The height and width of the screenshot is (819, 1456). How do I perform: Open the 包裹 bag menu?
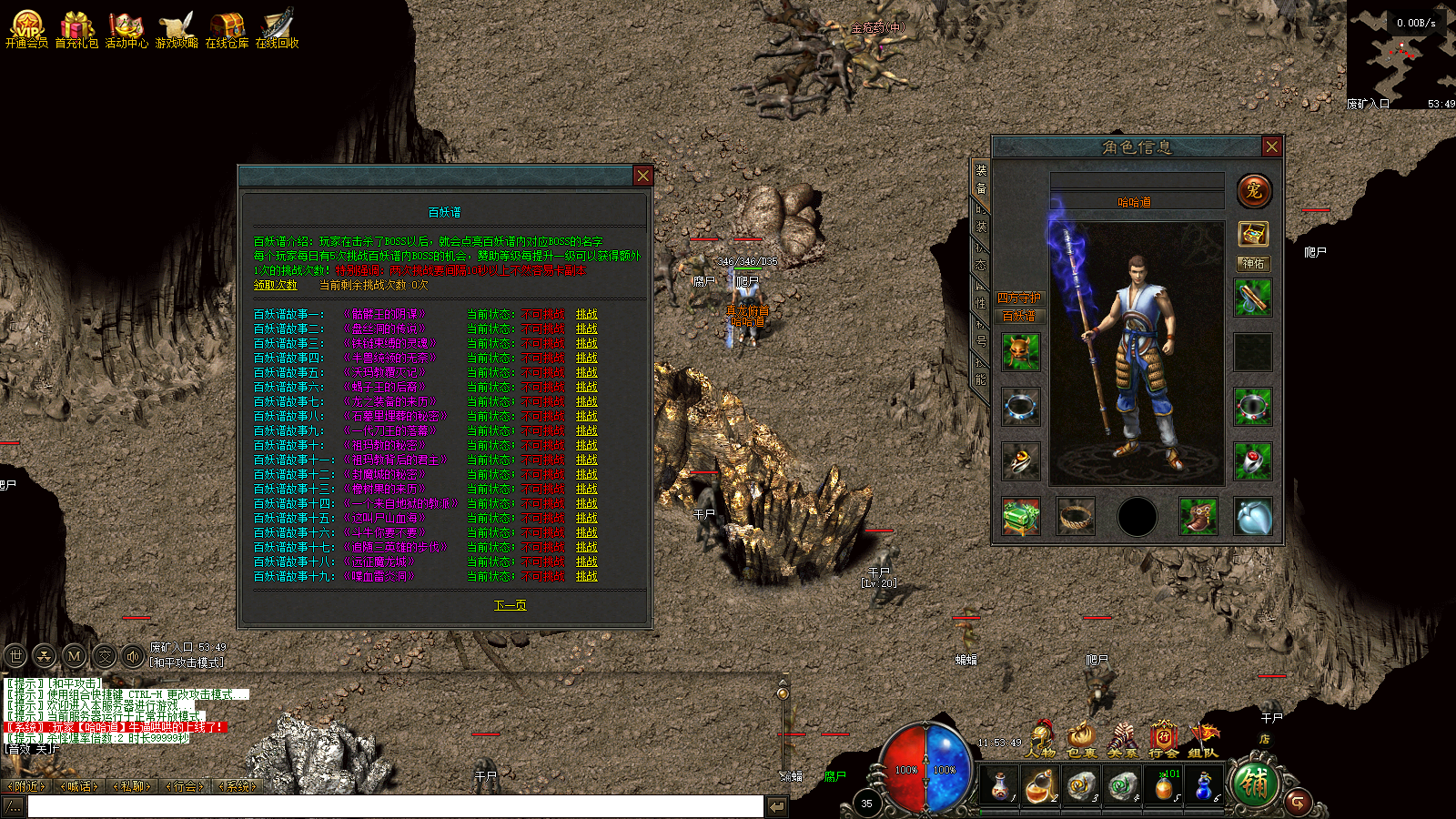pyautogui.click(x=1081, y=740)
